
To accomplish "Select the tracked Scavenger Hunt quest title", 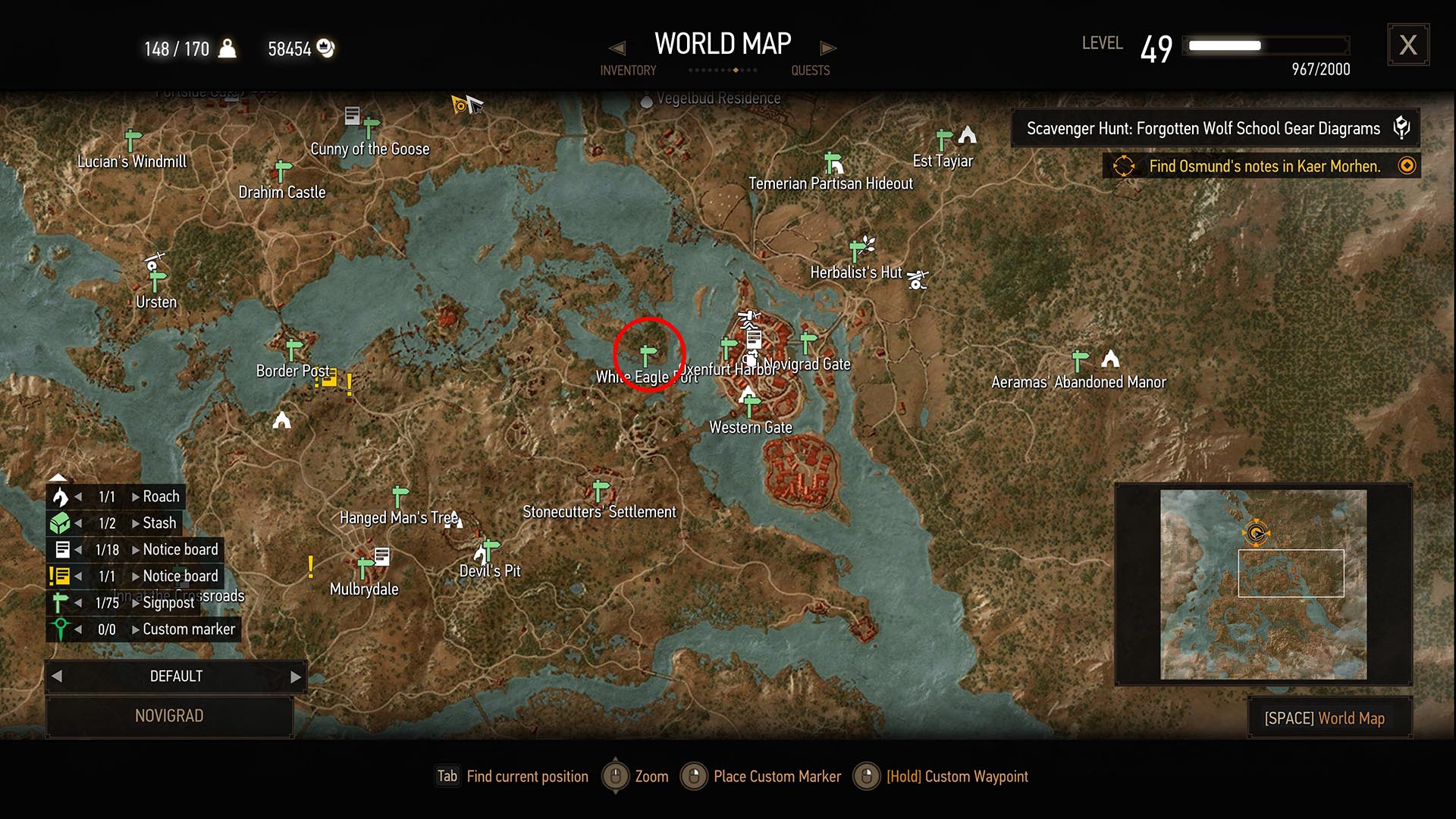I will tap(1203, 128).
